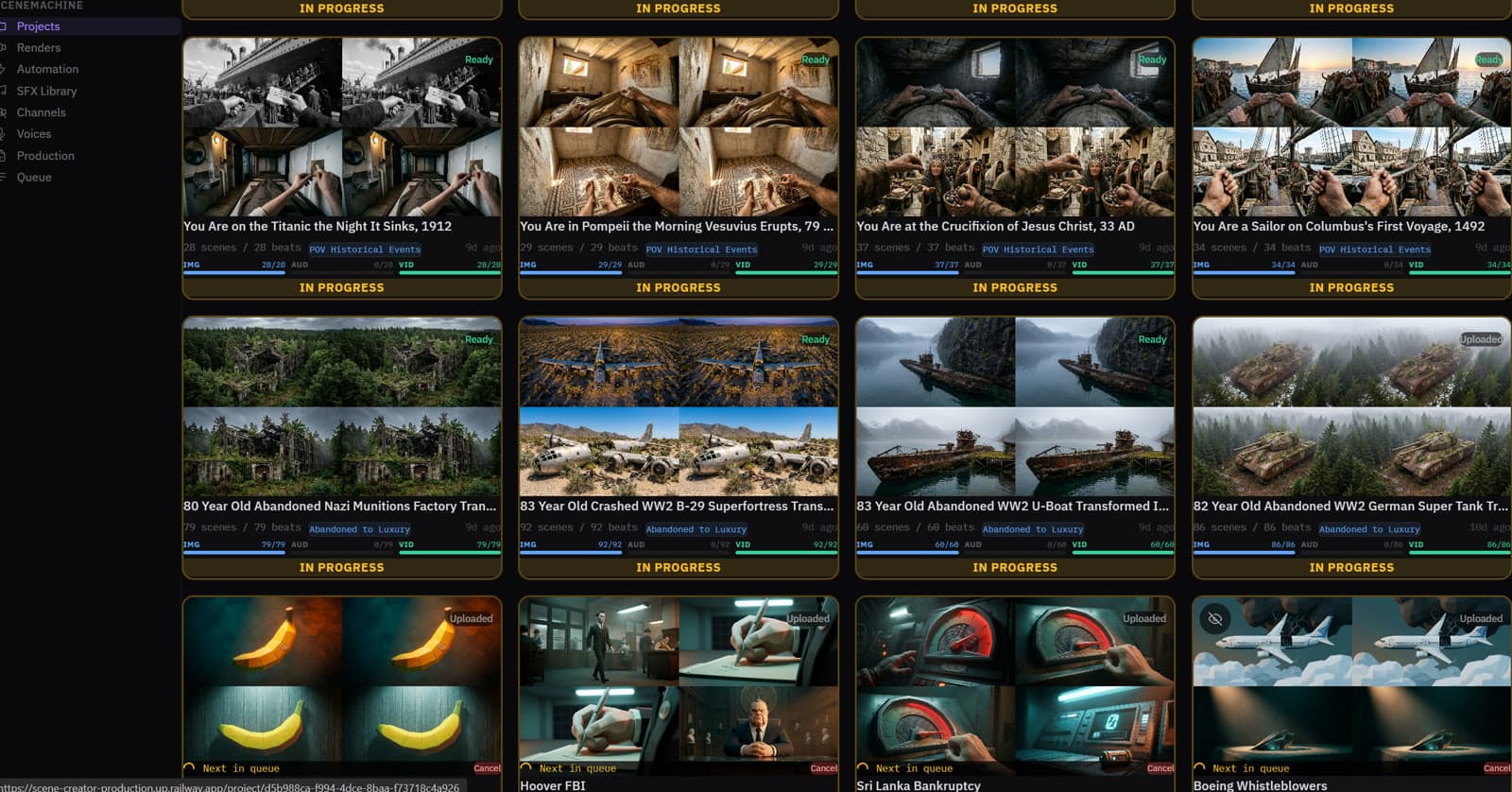Open the Boeing Whistleblowers project title
The height and width of the screenshot is (792, 1512).
tap(1261, 785)
